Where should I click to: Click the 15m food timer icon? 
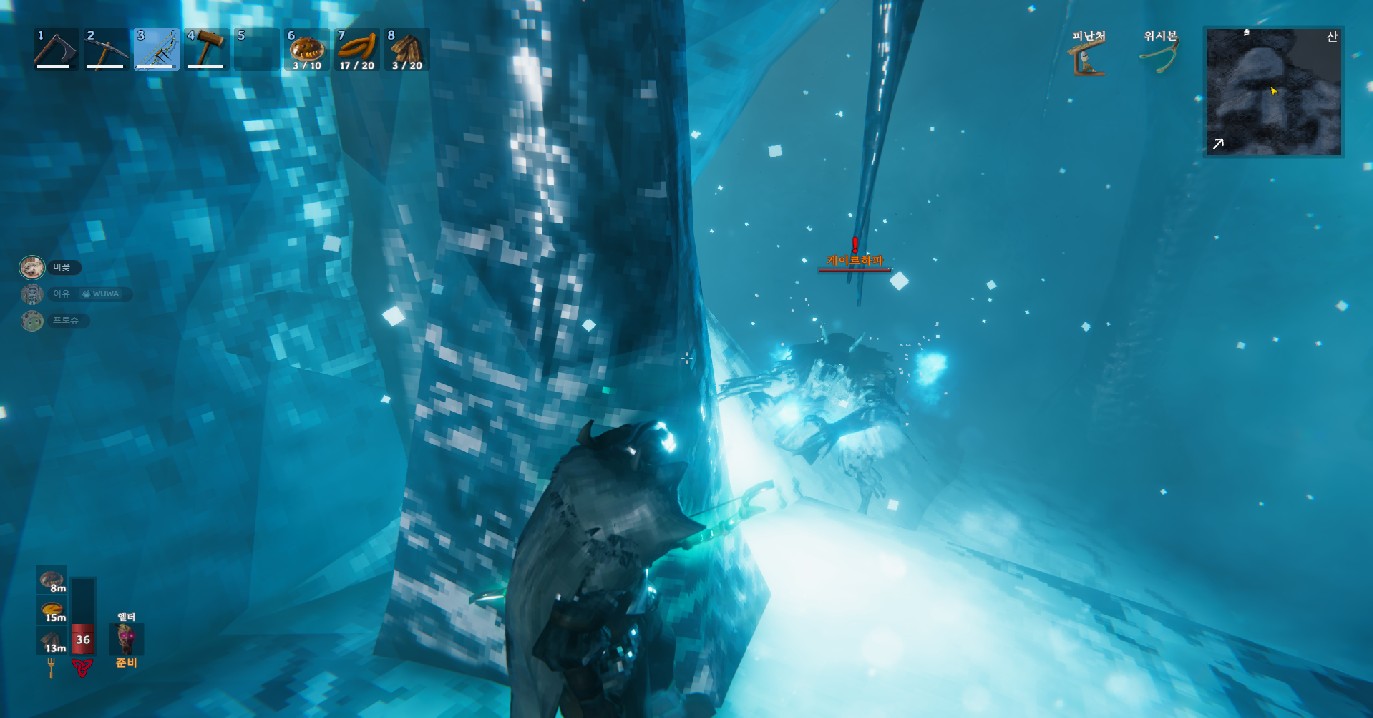pos(52,611)
